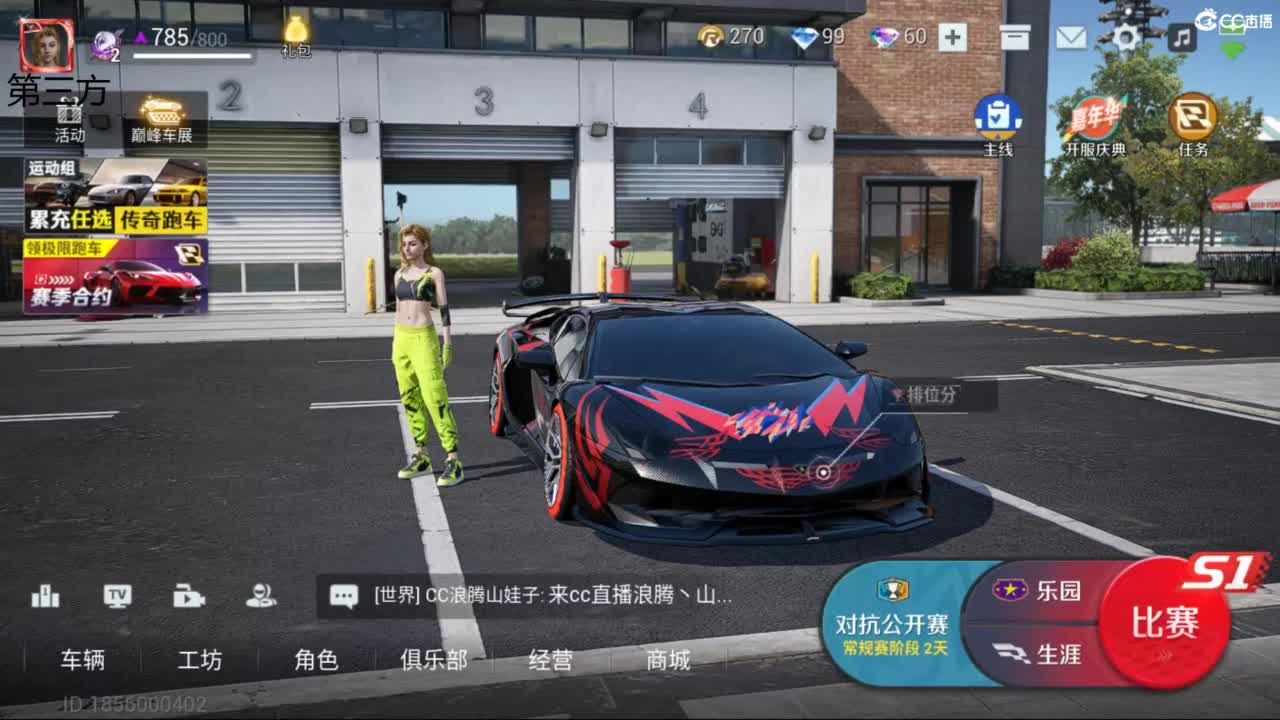Open the customer service icon
The width and height of the screenshot is (1280, 720).
(259, 596)
